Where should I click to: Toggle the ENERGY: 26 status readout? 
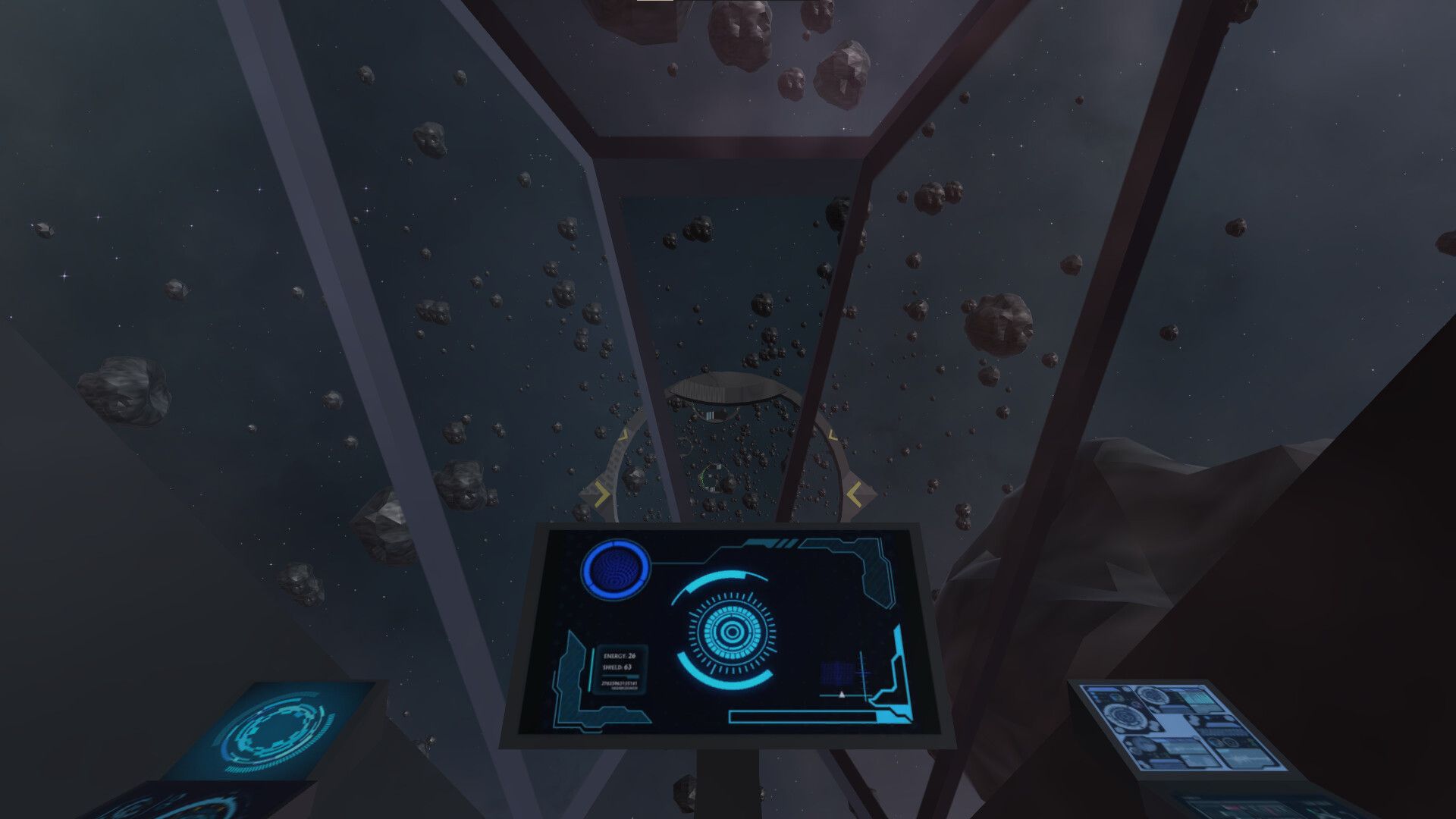619,656
